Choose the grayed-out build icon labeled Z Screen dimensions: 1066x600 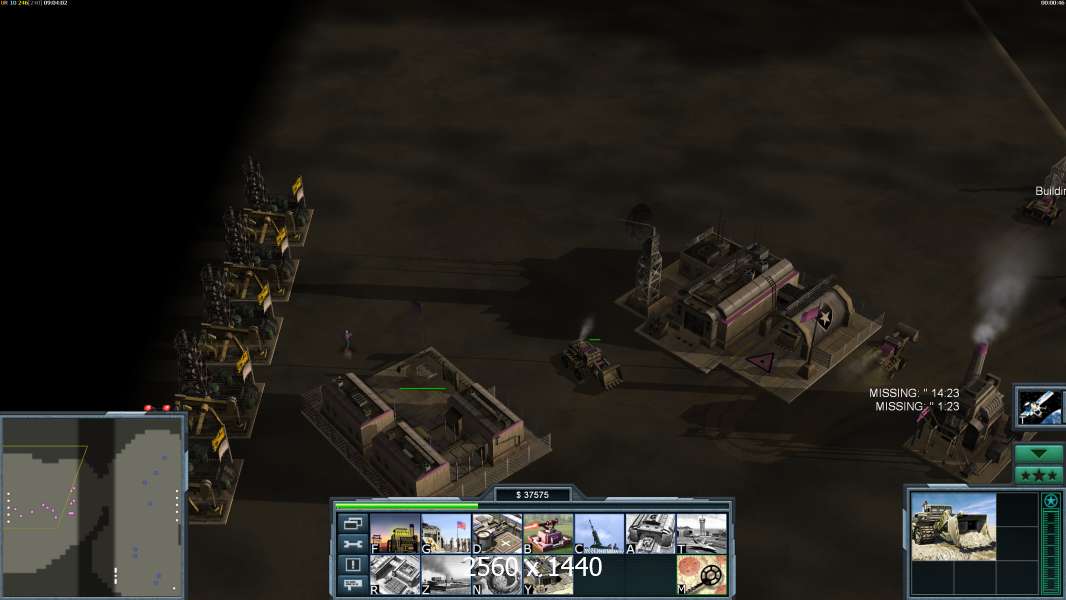point(446,575)
